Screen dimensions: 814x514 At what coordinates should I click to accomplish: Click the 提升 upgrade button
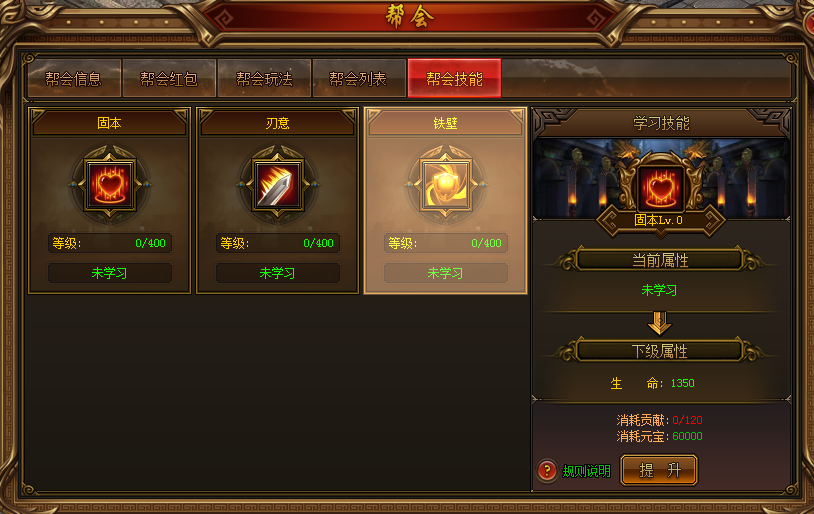click(x=659, y=470)
